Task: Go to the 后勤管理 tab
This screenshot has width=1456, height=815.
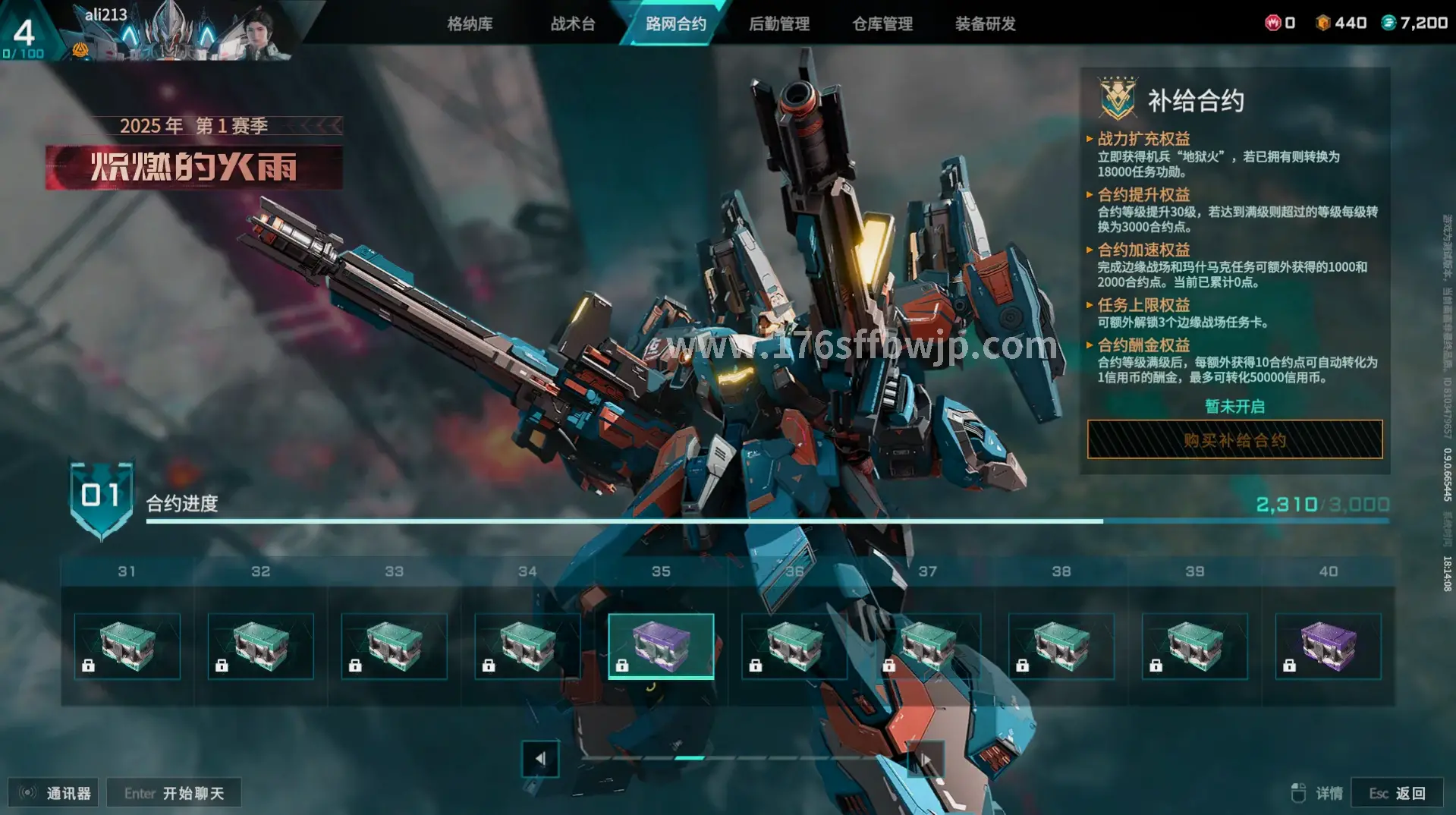Action: 779,24
